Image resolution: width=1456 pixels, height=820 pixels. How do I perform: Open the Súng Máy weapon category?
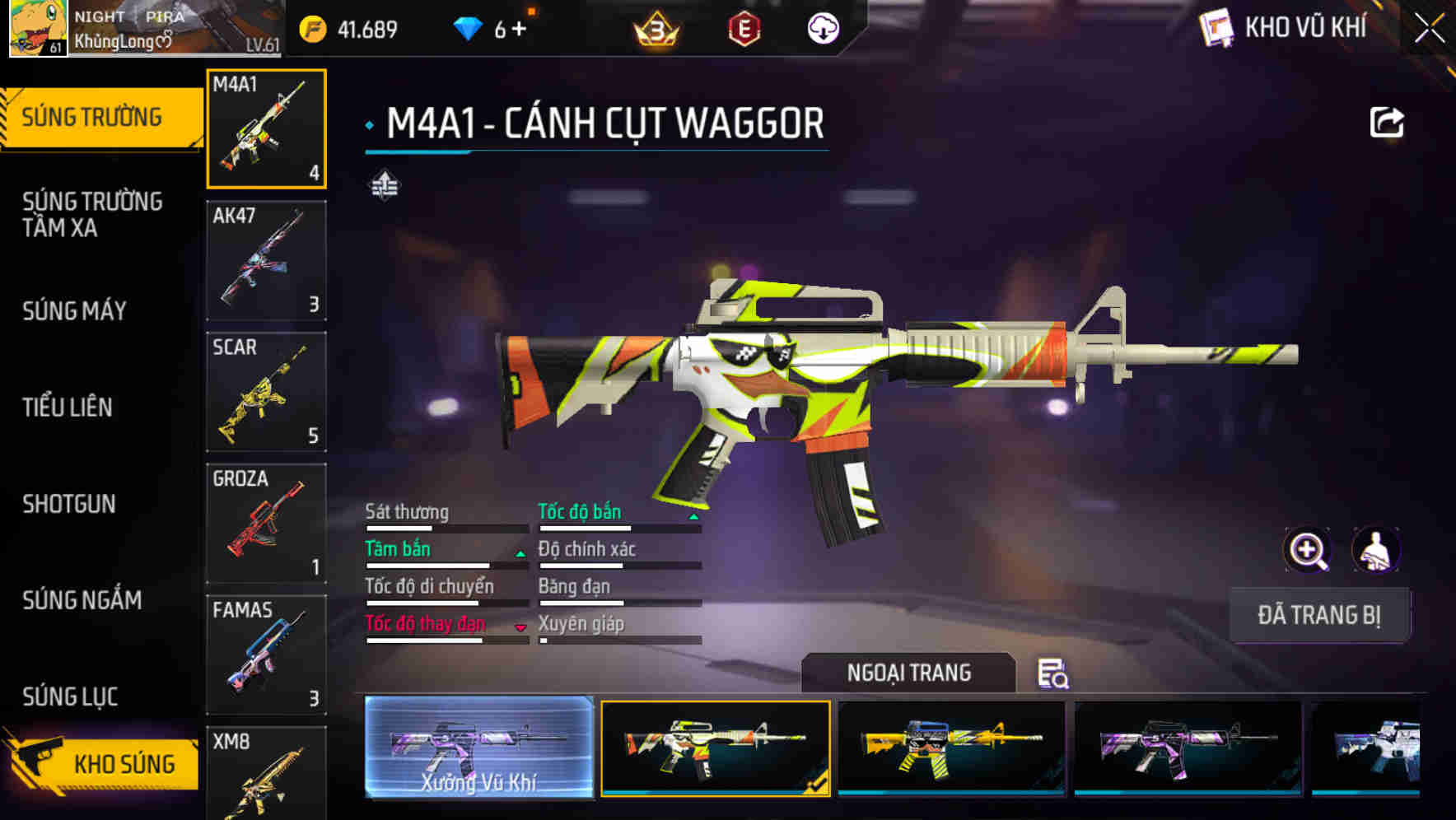click(74, 310)
